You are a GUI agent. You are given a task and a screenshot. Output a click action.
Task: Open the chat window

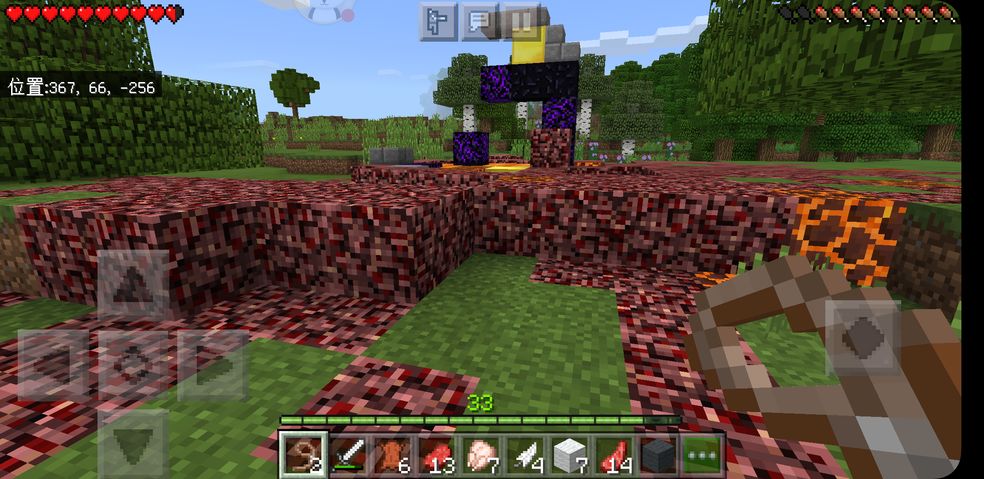click(479, 20)
